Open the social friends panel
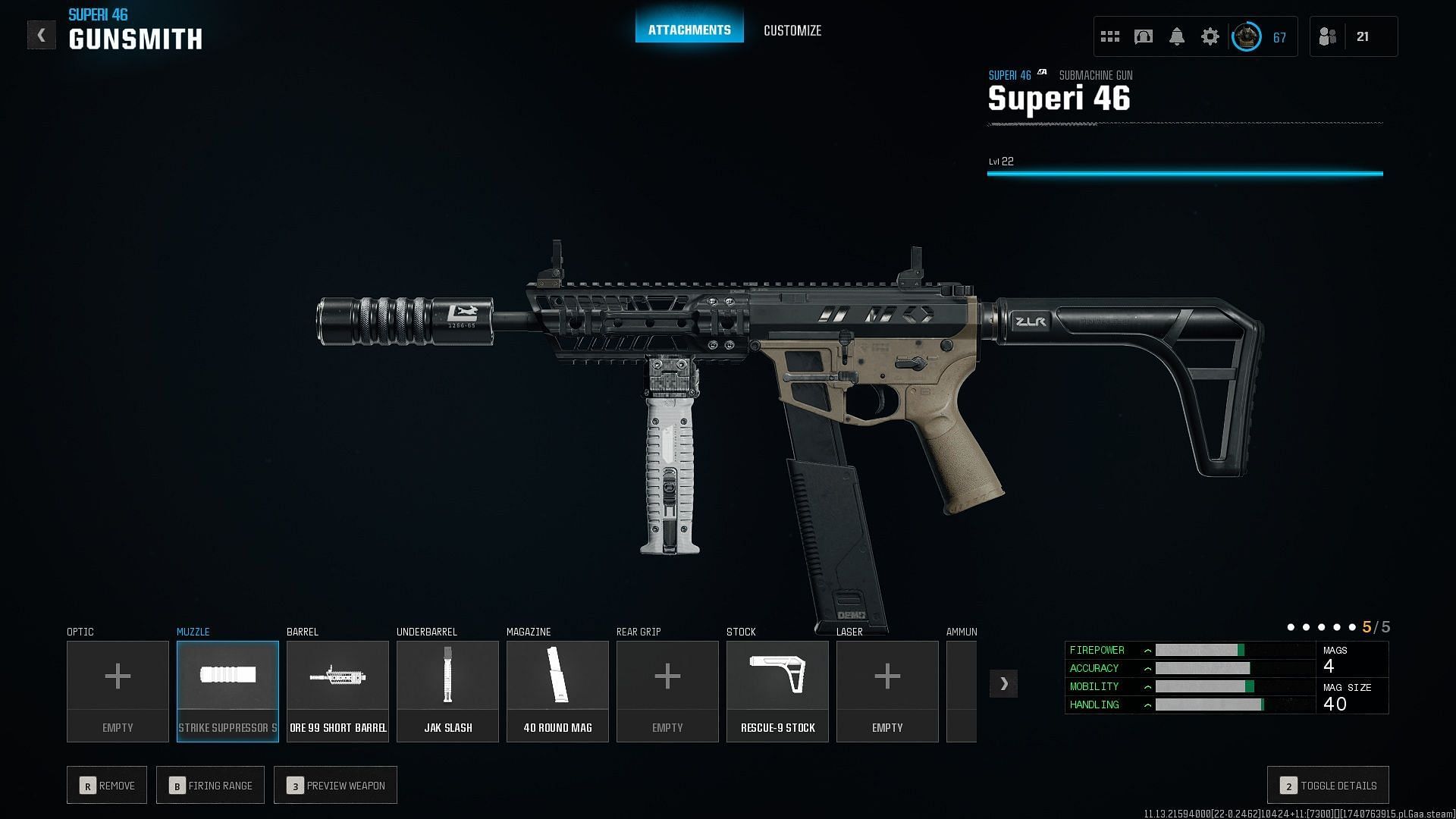Image resolution: width=1456 pixels, height=819 pixels. point(1328,36)
